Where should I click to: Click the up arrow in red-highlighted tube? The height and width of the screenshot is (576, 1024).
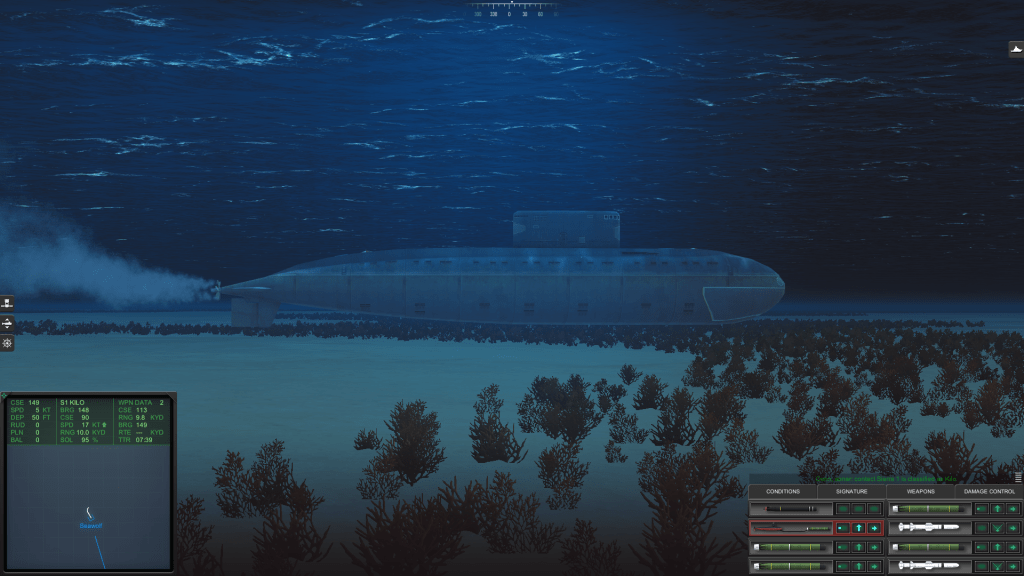(x=858, y=527)
